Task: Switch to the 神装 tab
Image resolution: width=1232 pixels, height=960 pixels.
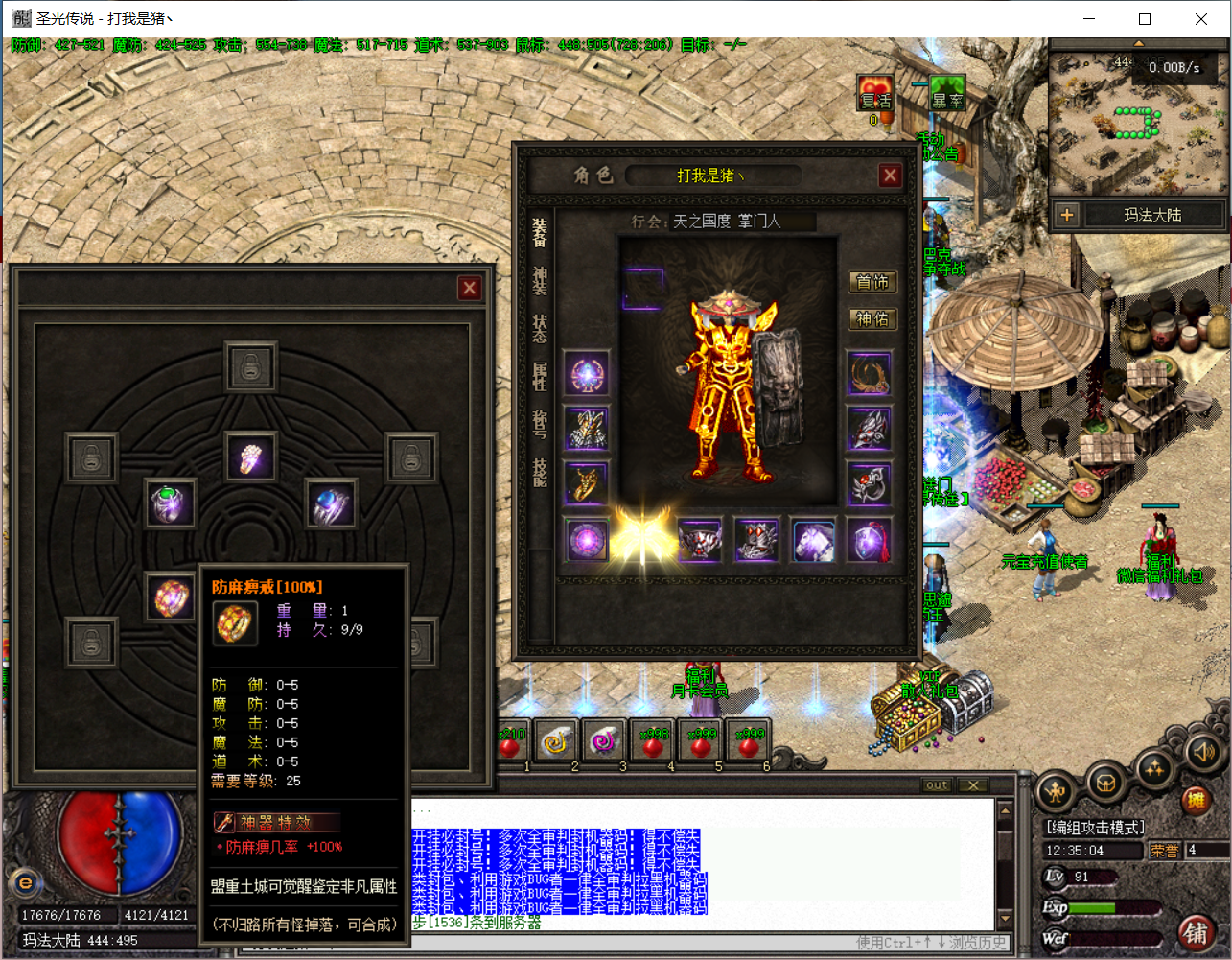Action: click(540, 281)
